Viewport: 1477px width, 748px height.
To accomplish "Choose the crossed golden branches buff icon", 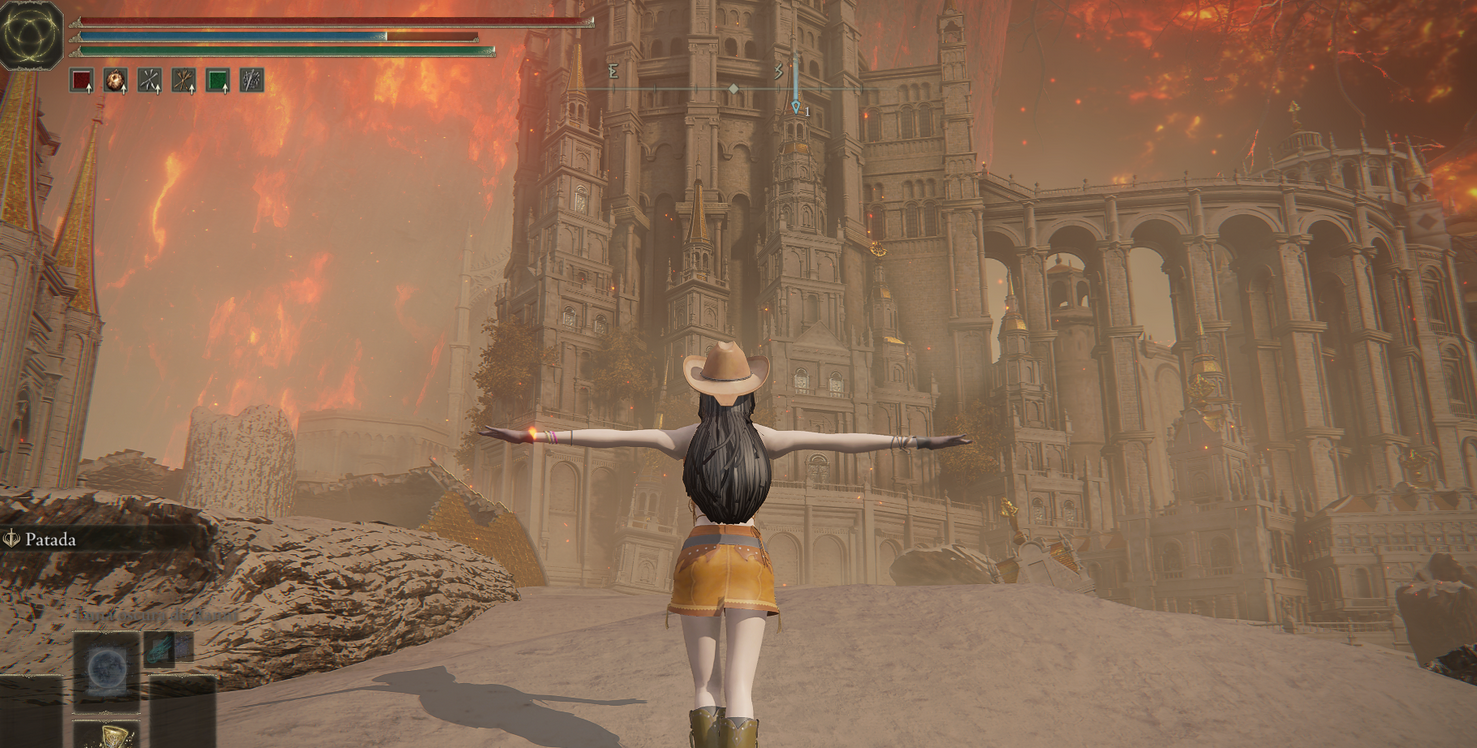I will point(184,80).
